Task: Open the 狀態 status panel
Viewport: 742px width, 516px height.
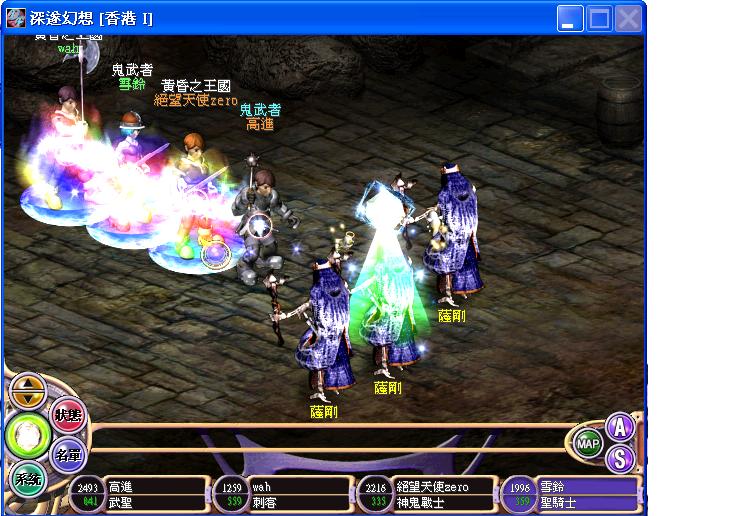Action: [68, 415]
